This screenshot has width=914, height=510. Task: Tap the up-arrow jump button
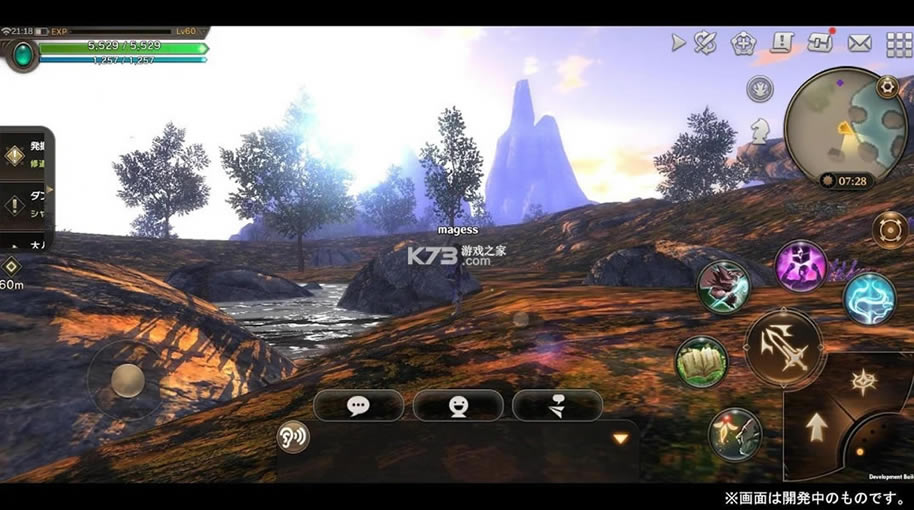tap(817, 427)
